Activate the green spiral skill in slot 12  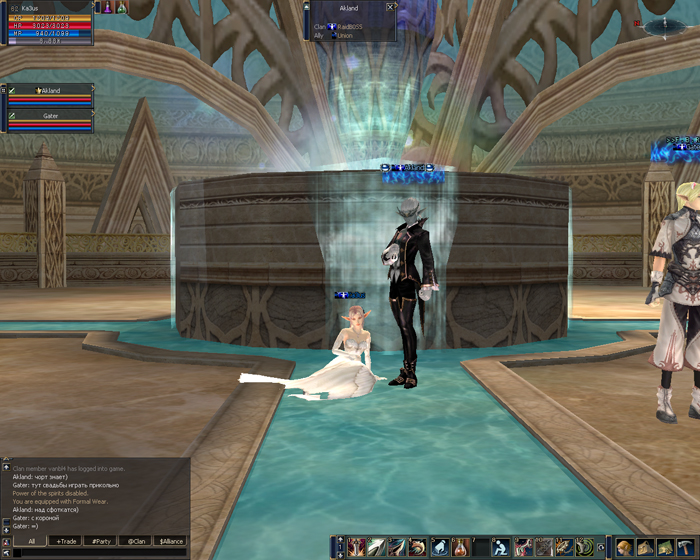click(x=584, y=547)
